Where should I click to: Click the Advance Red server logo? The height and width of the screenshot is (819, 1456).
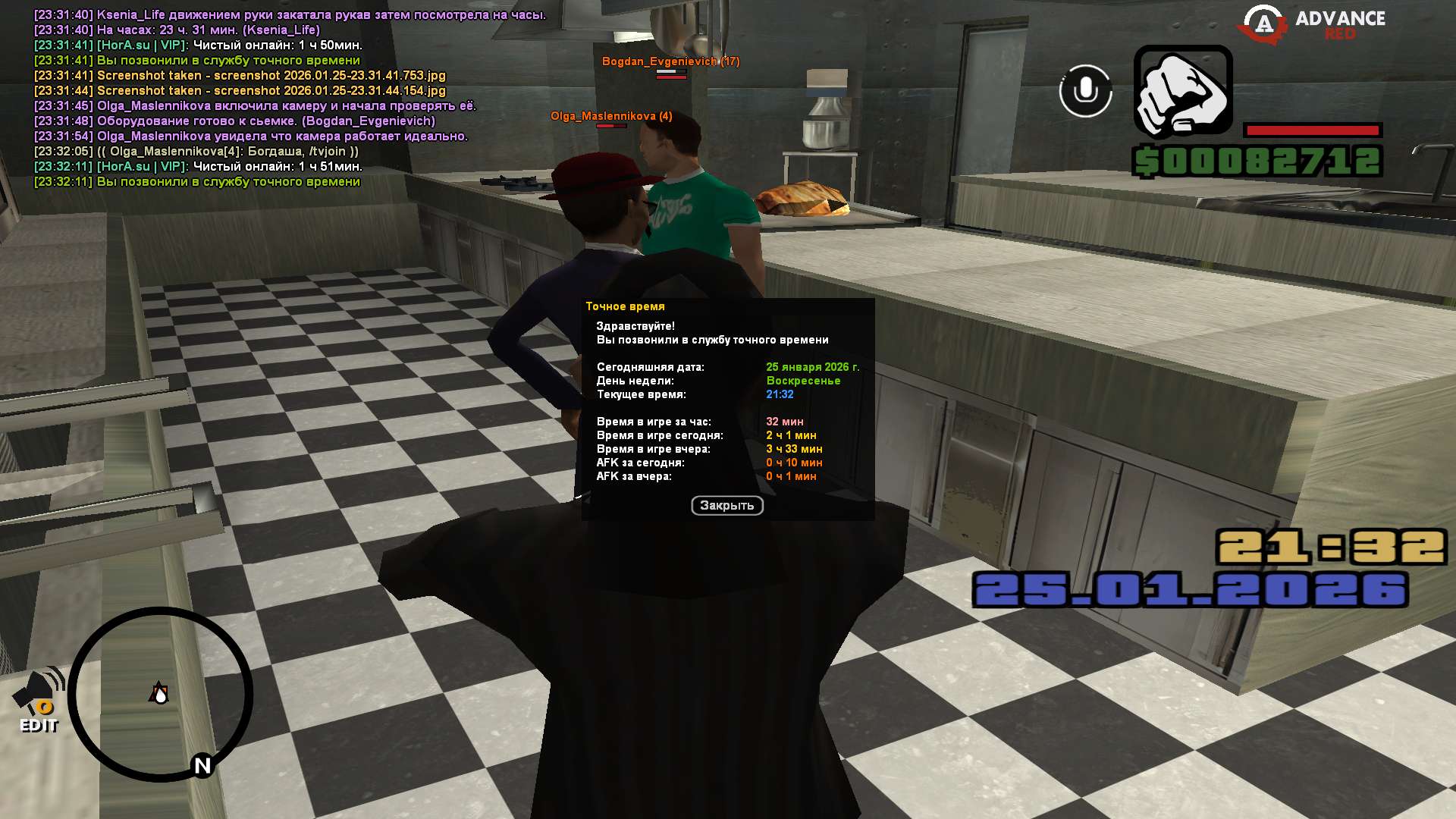[x=1312, y=24]
